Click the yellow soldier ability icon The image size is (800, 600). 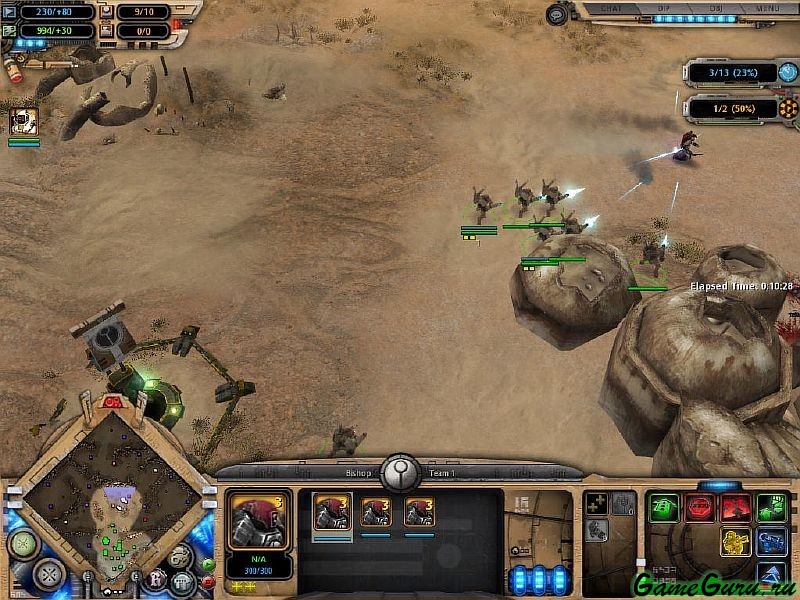click(736, 542)
